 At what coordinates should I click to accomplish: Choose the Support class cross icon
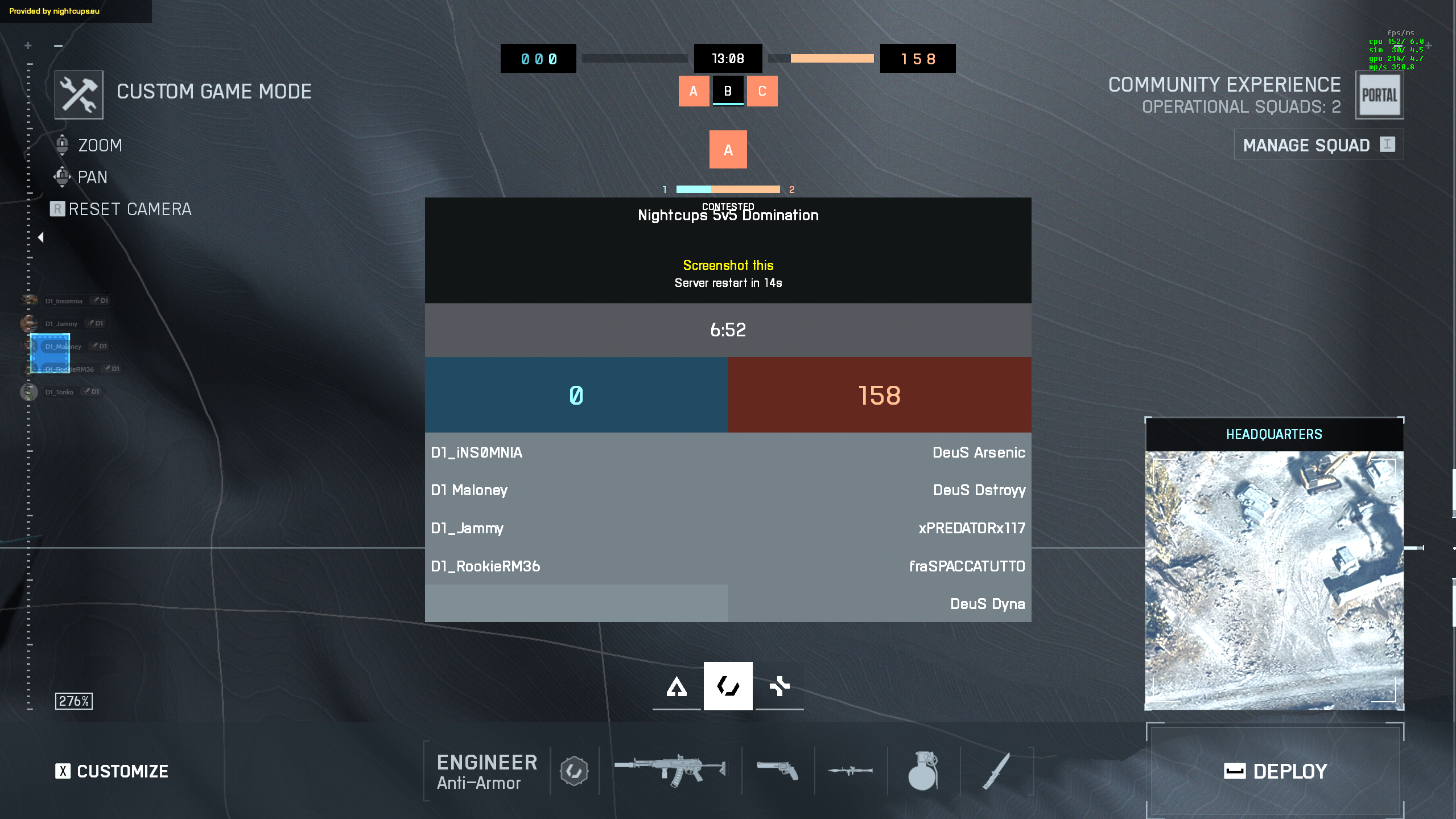(779, 686)
